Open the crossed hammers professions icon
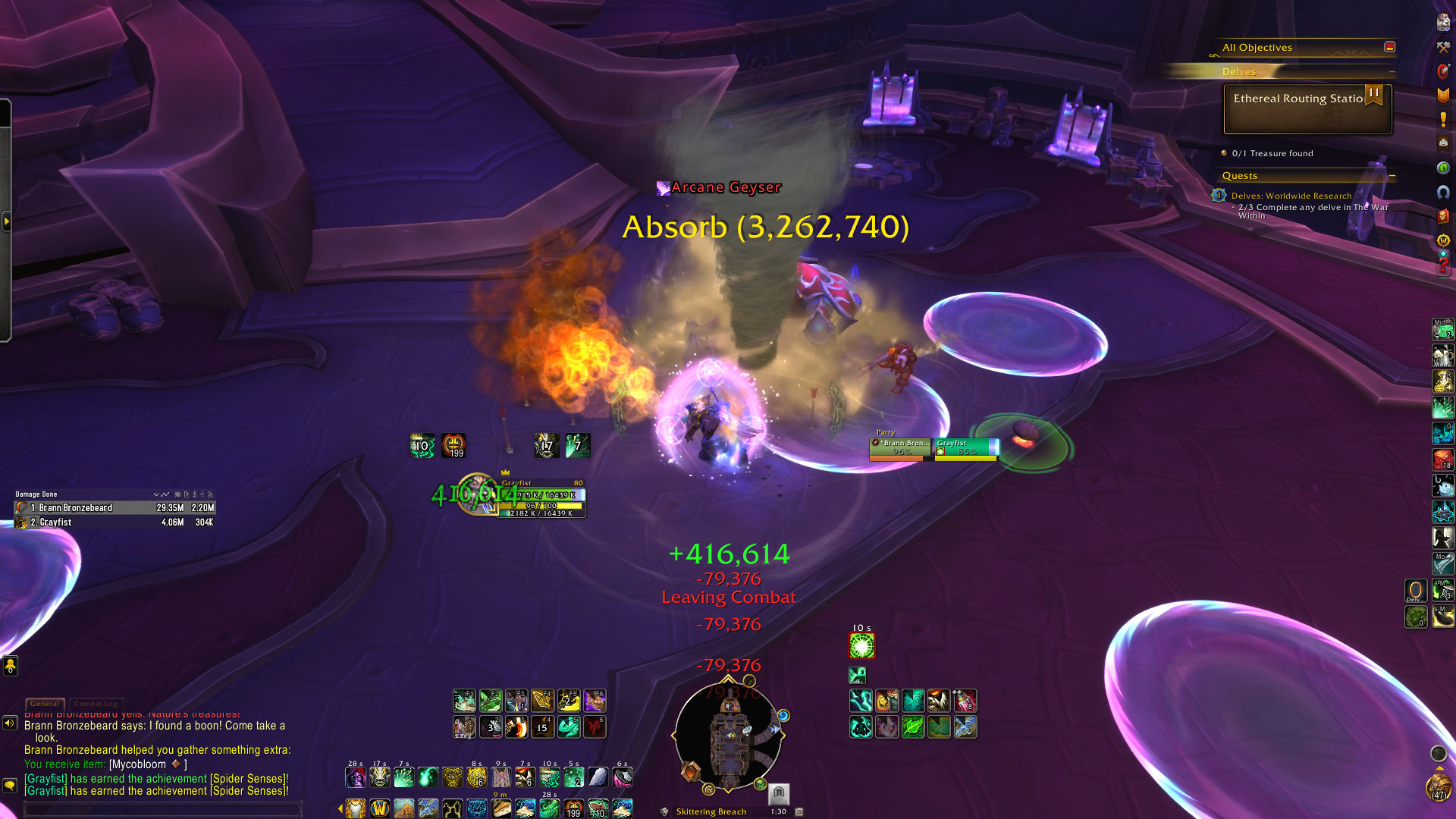1456x819 pixels. click(1443, 47)
